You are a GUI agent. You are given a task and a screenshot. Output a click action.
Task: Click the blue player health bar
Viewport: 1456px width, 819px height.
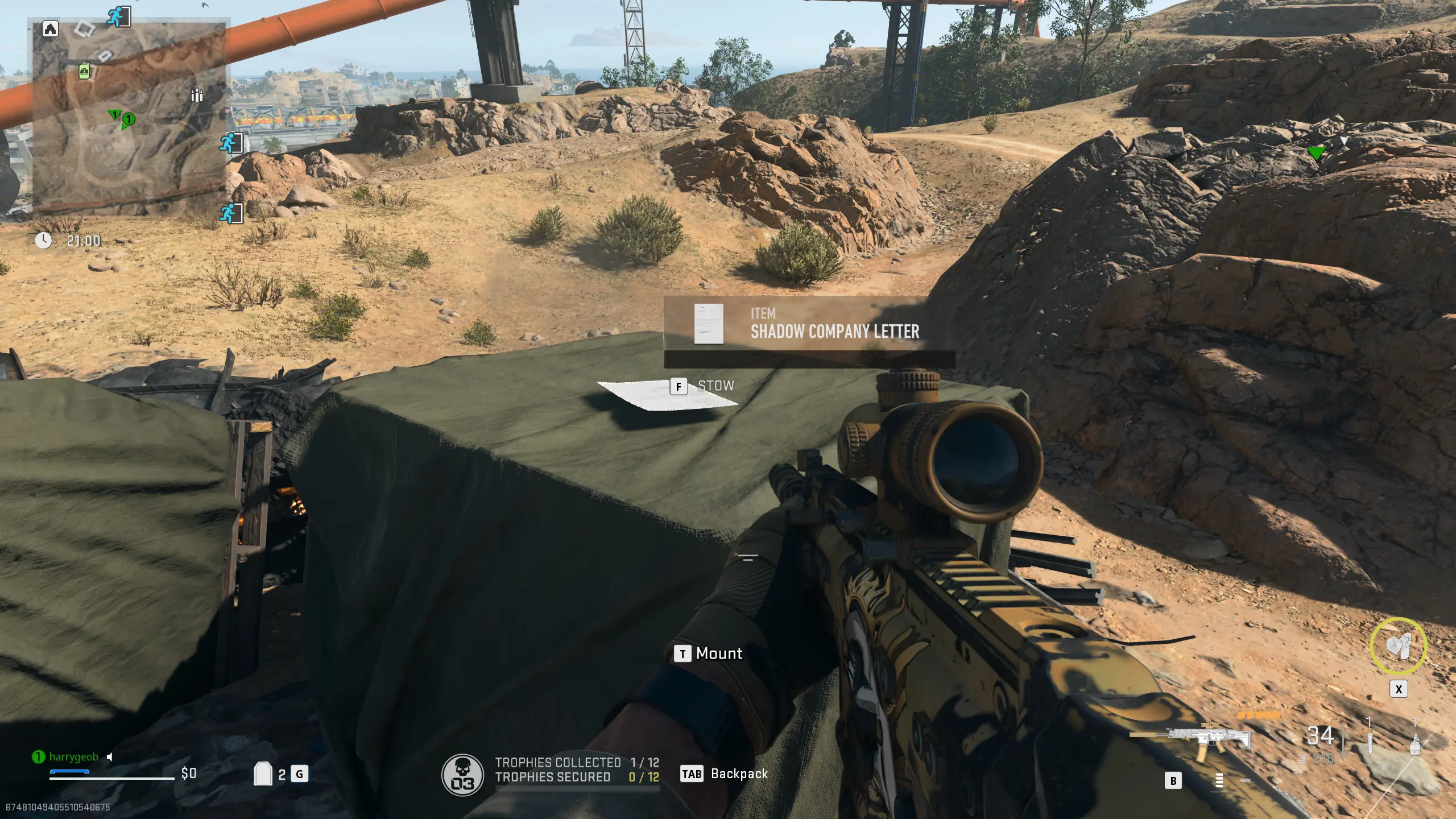click(69, 772)
